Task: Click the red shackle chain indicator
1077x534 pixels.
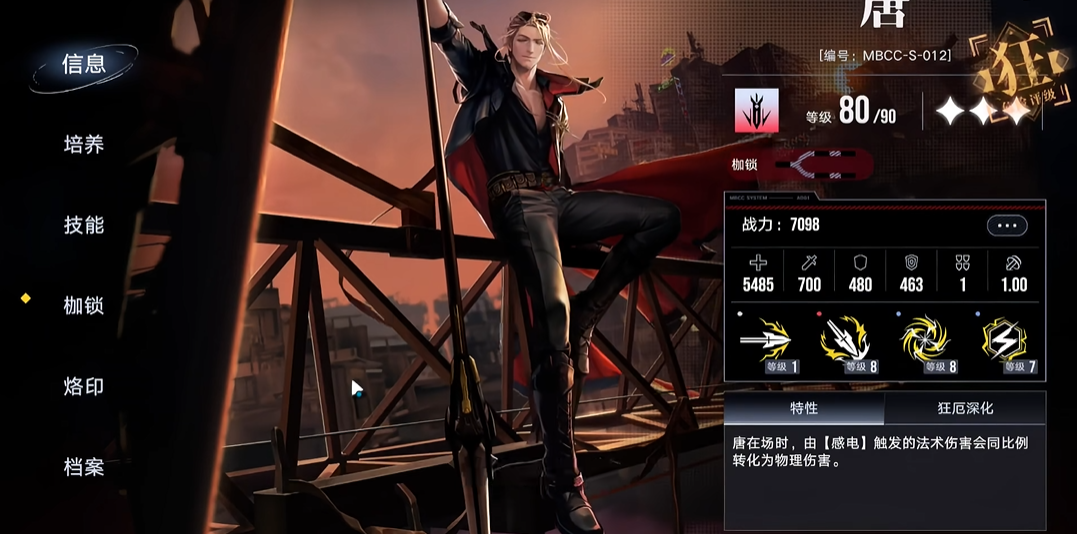Action: pos(823,162)
